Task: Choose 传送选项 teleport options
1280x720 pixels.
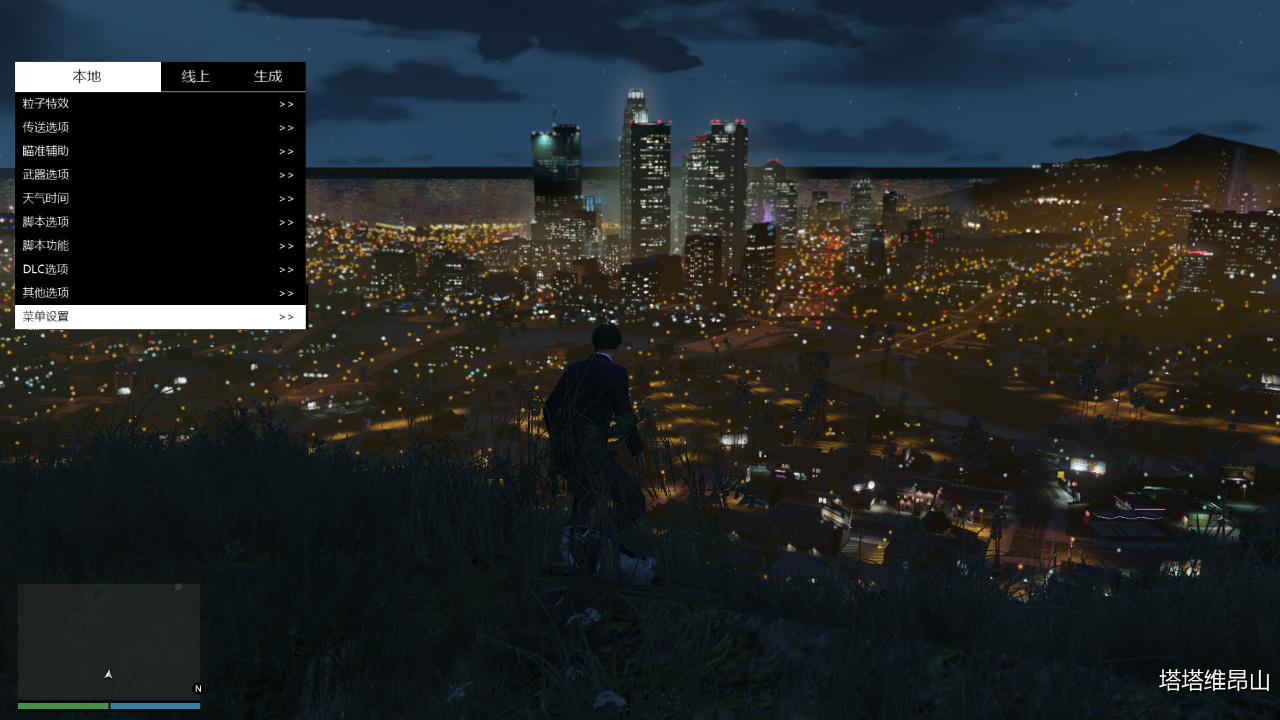Action: tap(160, 128)
